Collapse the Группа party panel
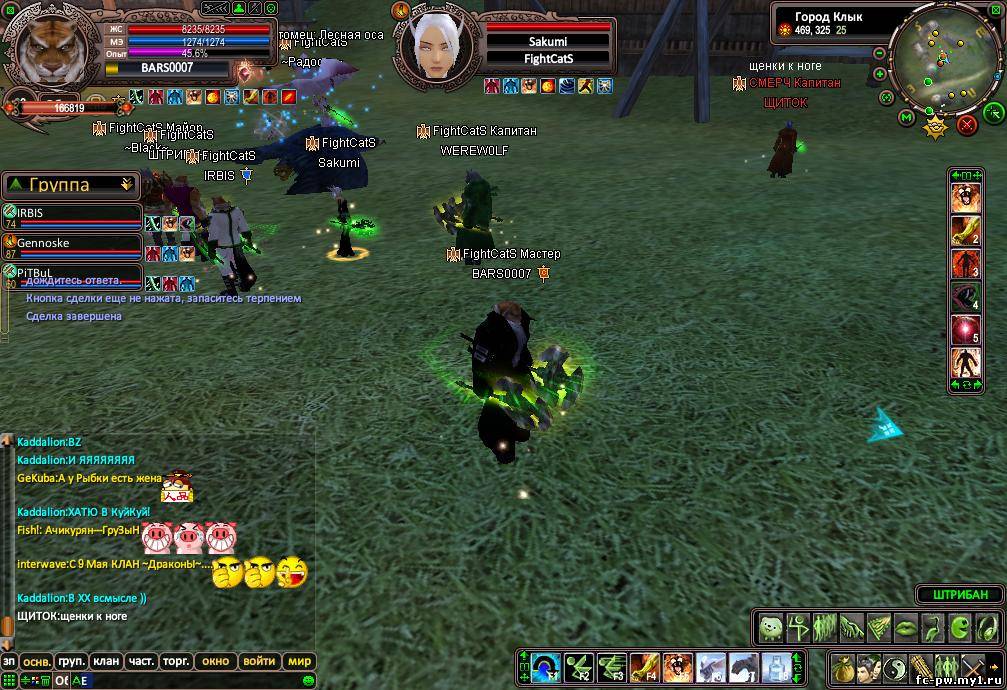1007x690 pixels. [x=126, y=184]
